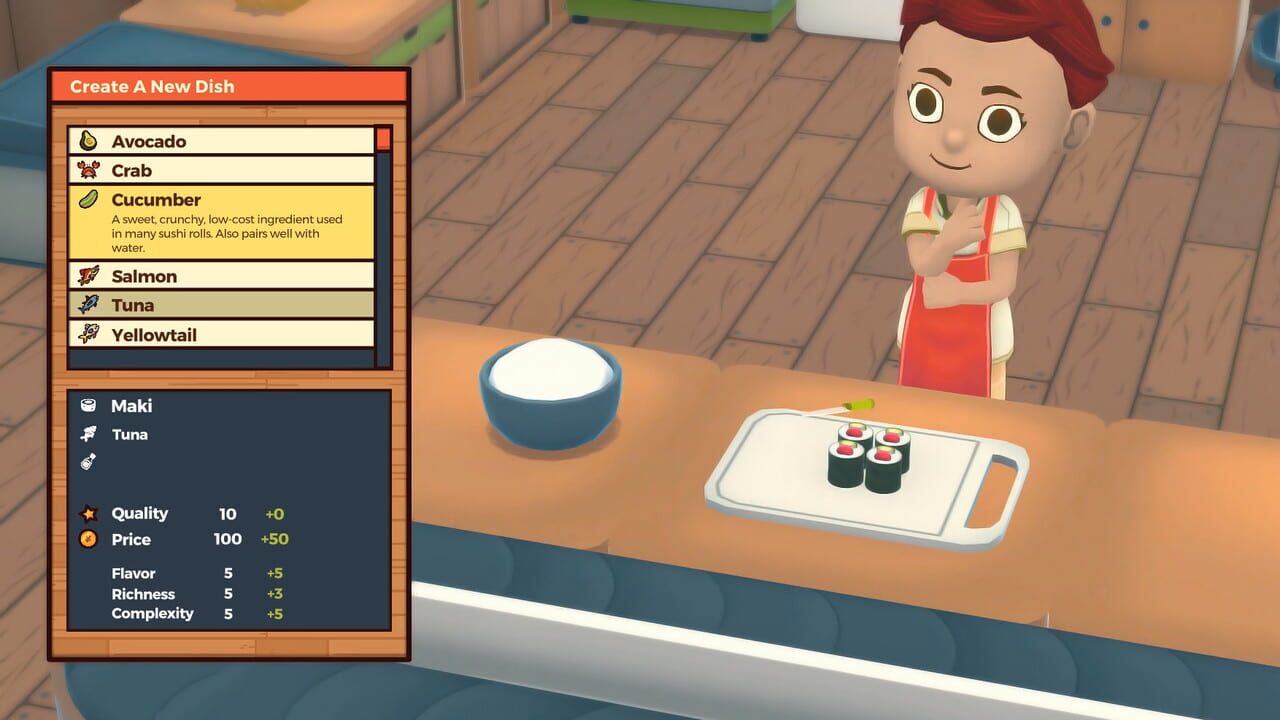Click the cucumber icon next to Cucumber
The height and width of the screenshot is (720, 1280).
[88, 200]
